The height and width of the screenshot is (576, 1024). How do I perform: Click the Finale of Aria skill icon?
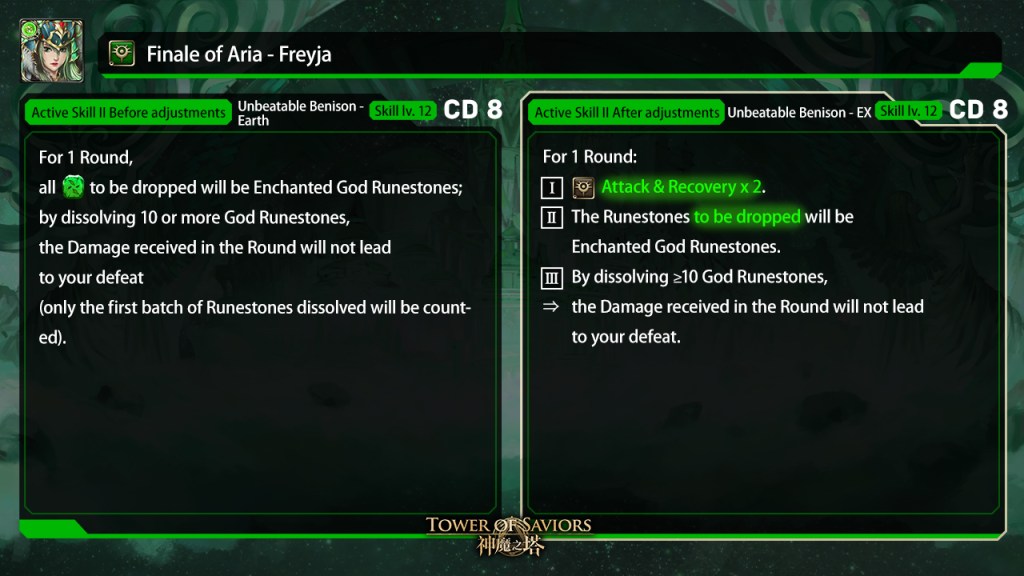pos(122,54)
